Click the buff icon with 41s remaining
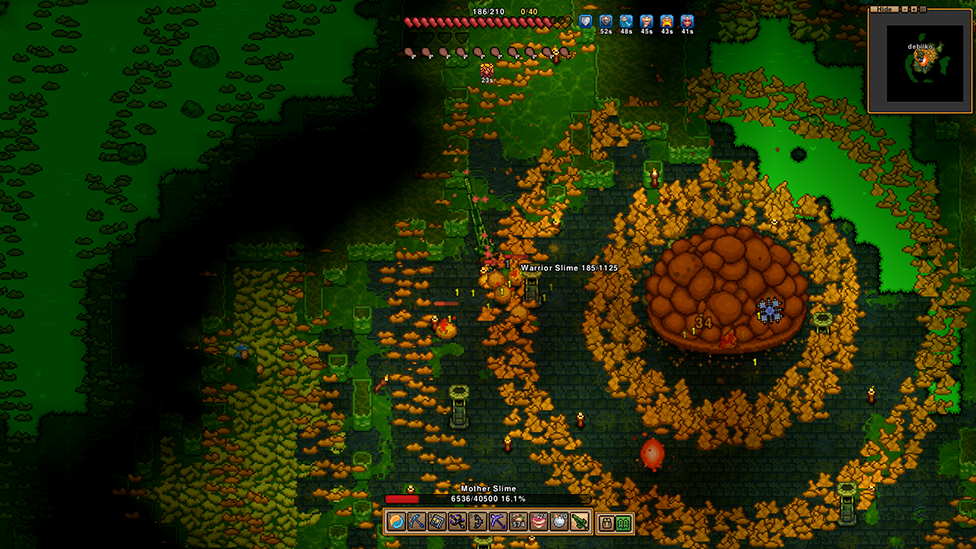Screen dimensions: 976x549 (x=687, y=21)
